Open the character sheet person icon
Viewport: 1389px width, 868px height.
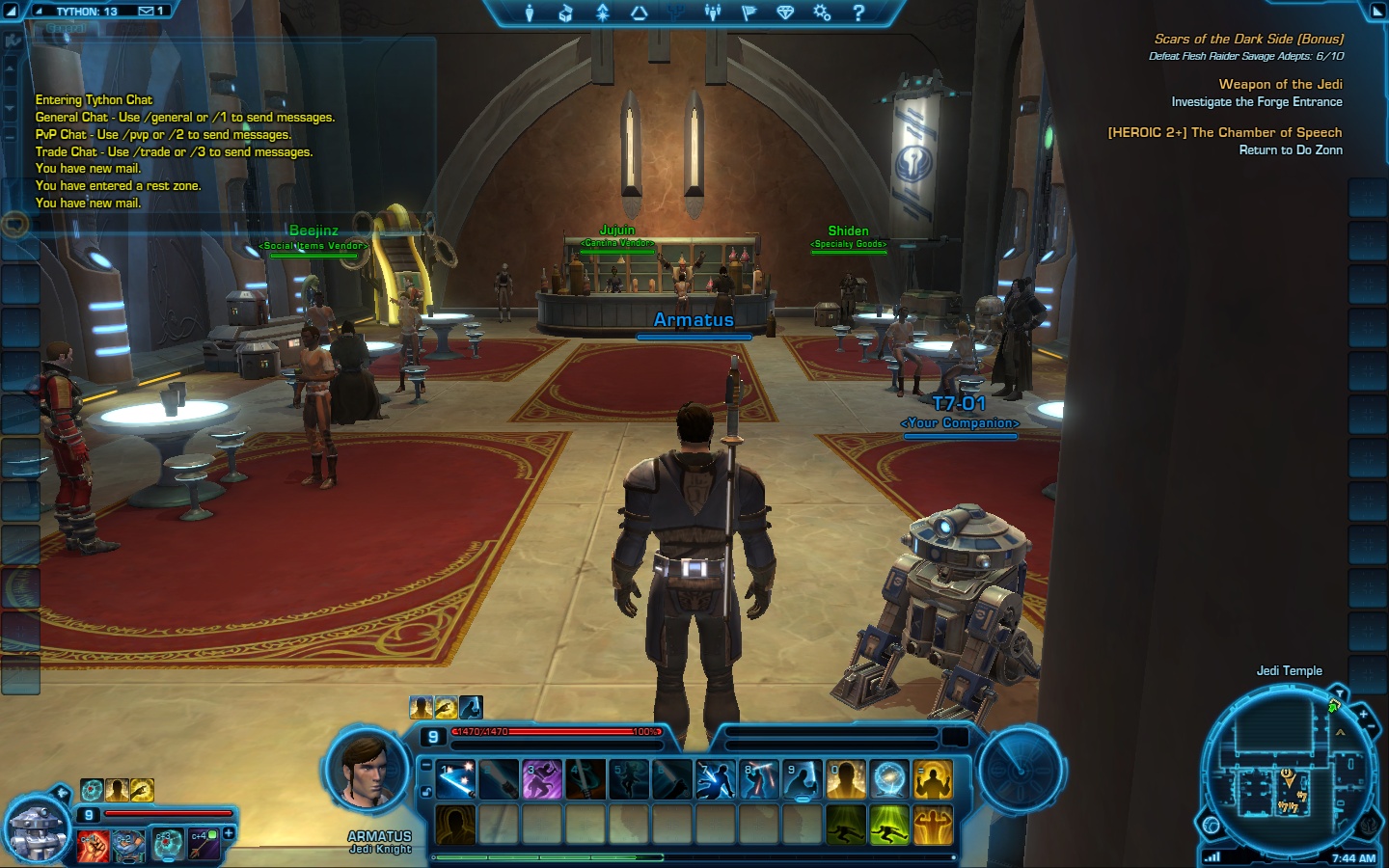[529, 14]
